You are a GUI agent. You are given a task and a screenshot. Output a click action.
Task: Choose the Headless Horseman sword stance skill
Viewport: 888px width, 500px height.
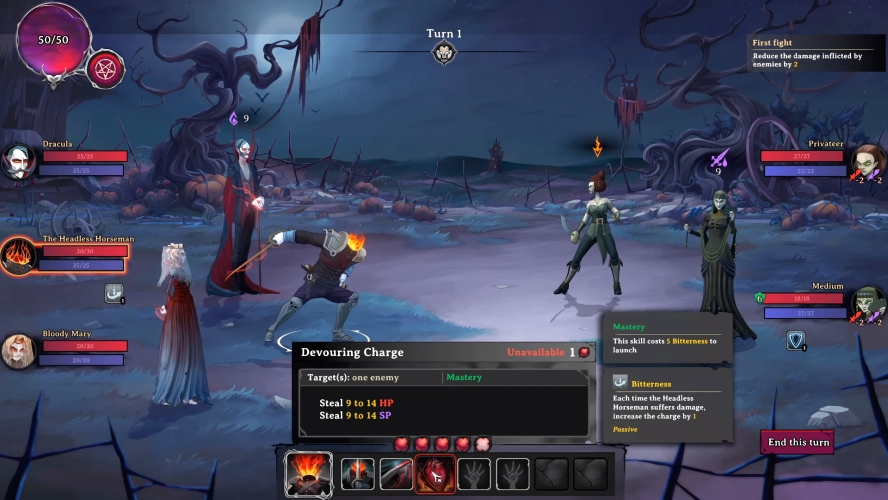click(x=357, y=473)
